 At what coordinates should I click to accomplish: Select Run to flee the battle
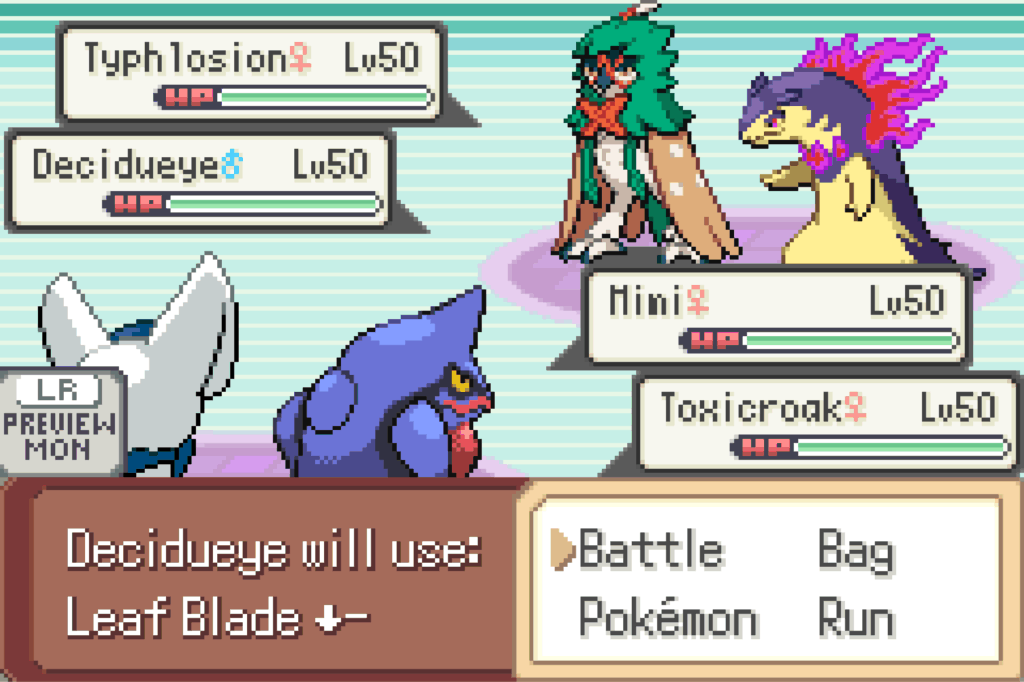coord(855,619)
